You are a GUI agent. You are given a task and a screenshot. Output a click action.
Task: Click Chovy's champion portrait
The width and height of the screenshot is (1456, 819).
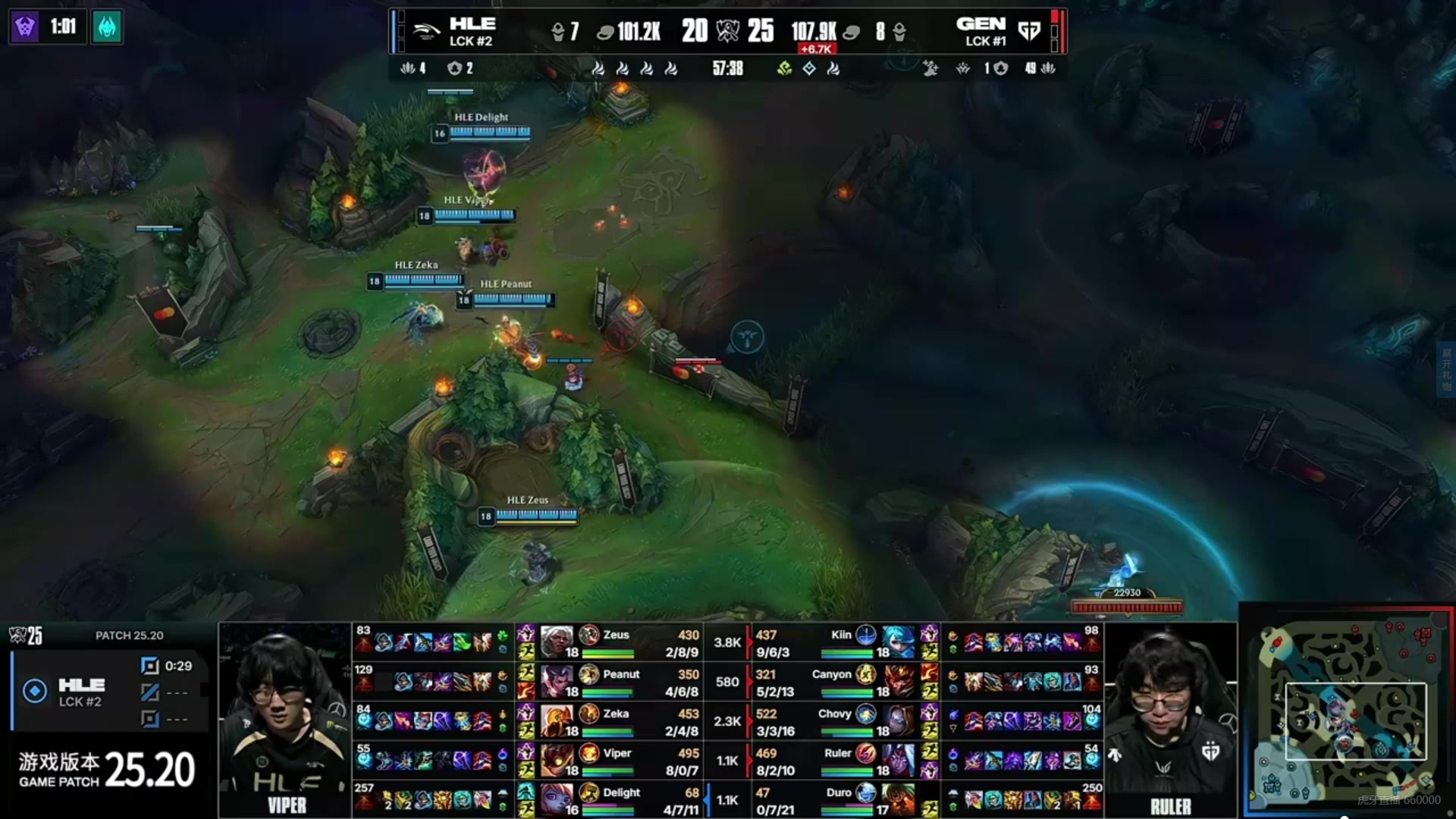(x=898, y=721)
